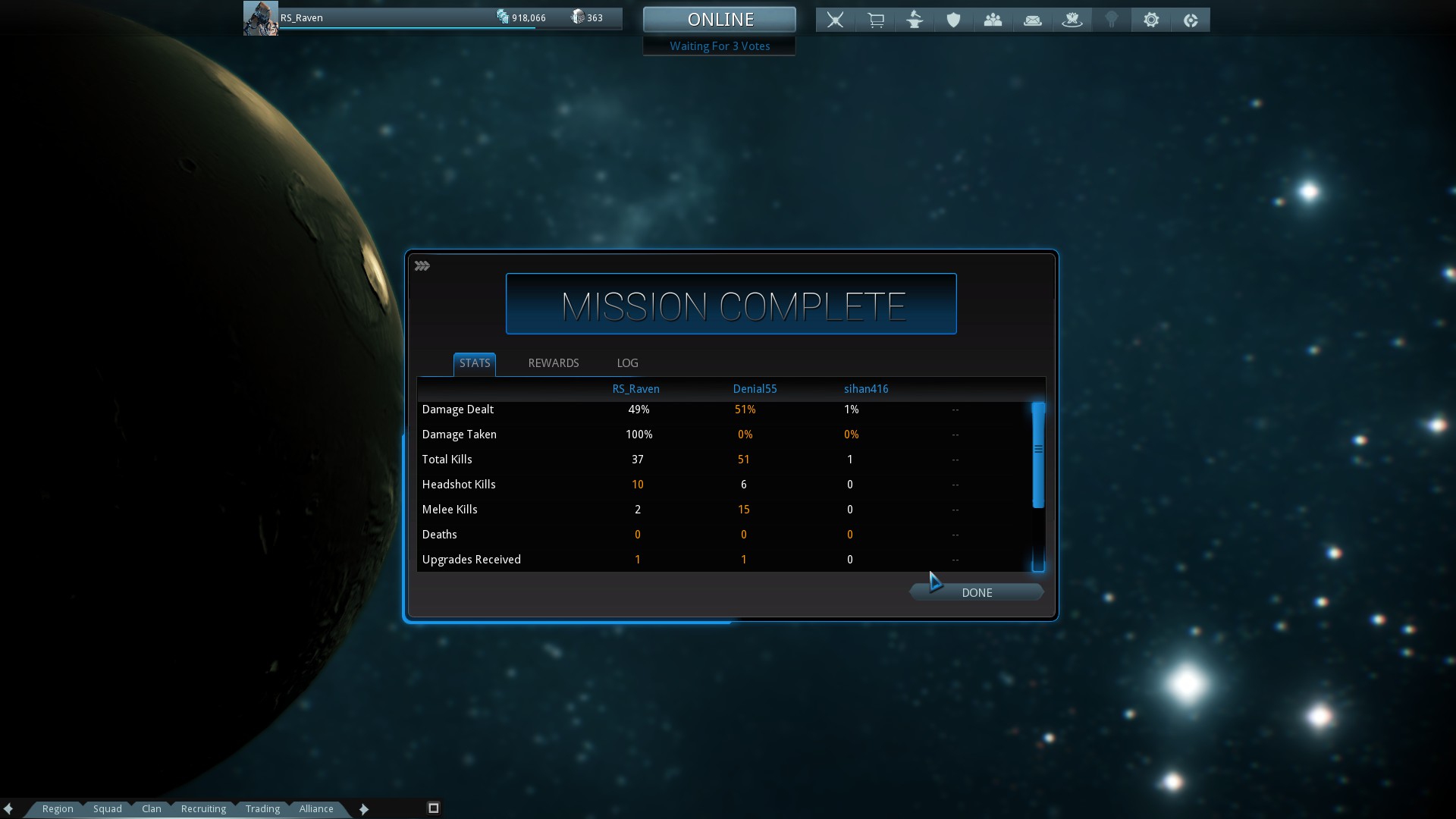This screenshot has height=819, width=1456.
Task: Open the gear settings icon
Action: tap(1151, 20)
